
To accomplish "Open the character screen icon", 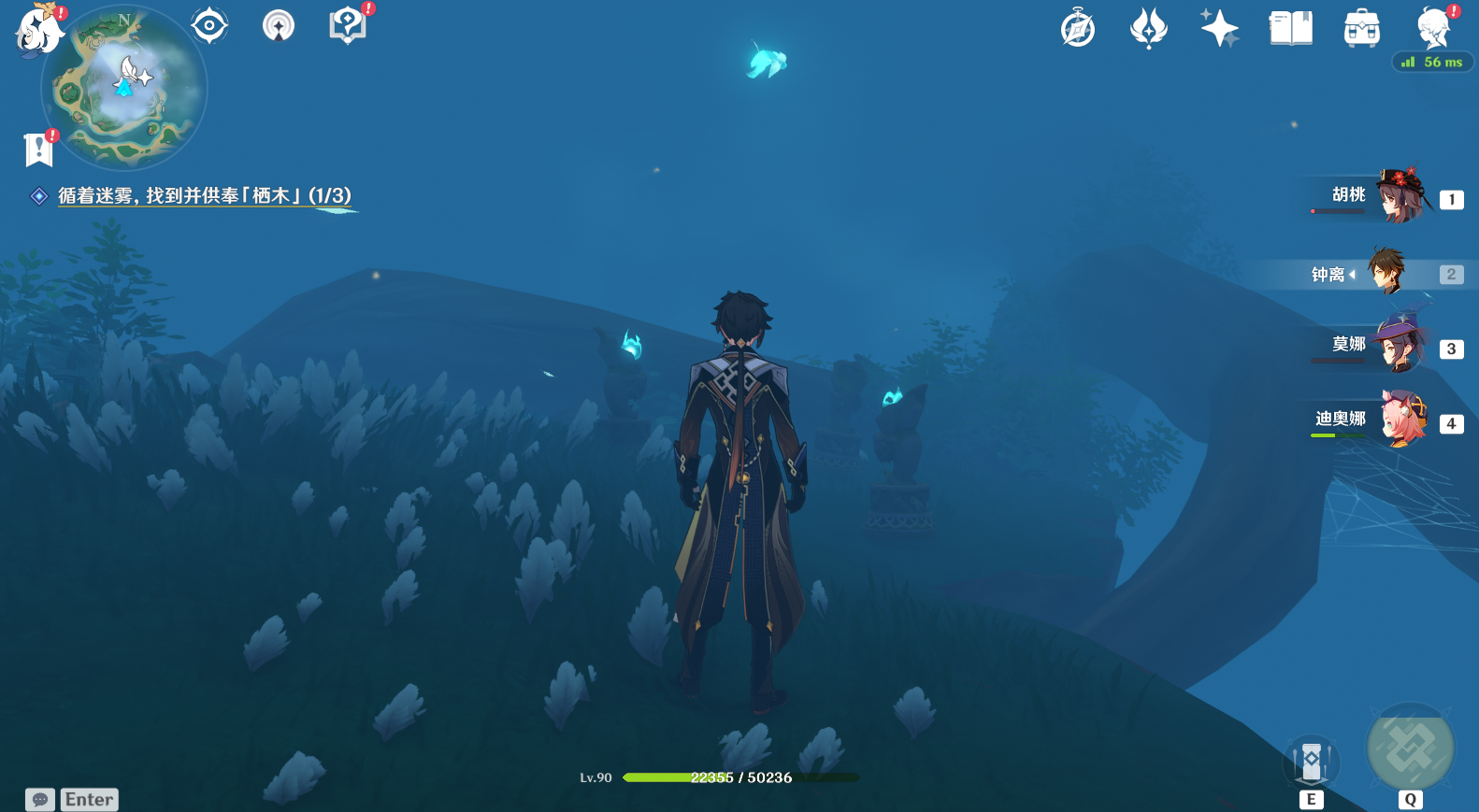I will 1433,28.
